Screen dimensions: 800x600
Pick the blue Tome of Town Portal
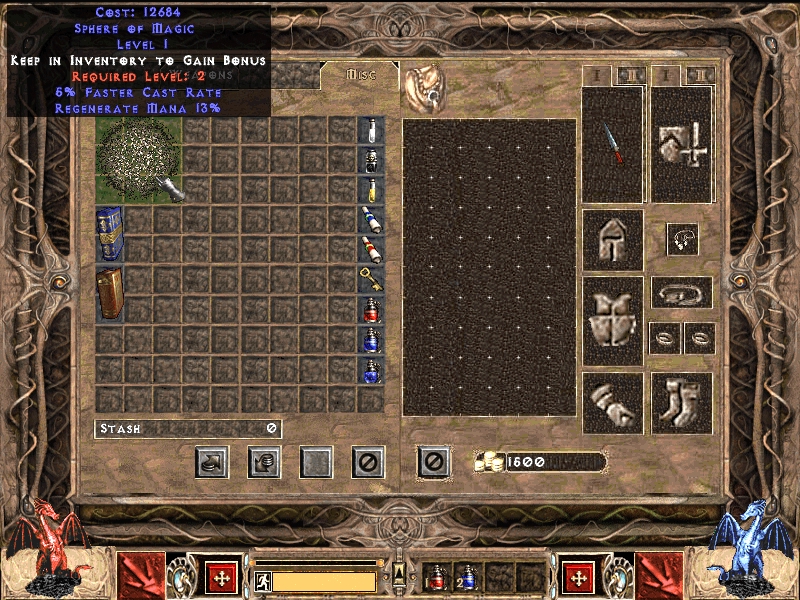pyautogui.click(x=109, y=234)
